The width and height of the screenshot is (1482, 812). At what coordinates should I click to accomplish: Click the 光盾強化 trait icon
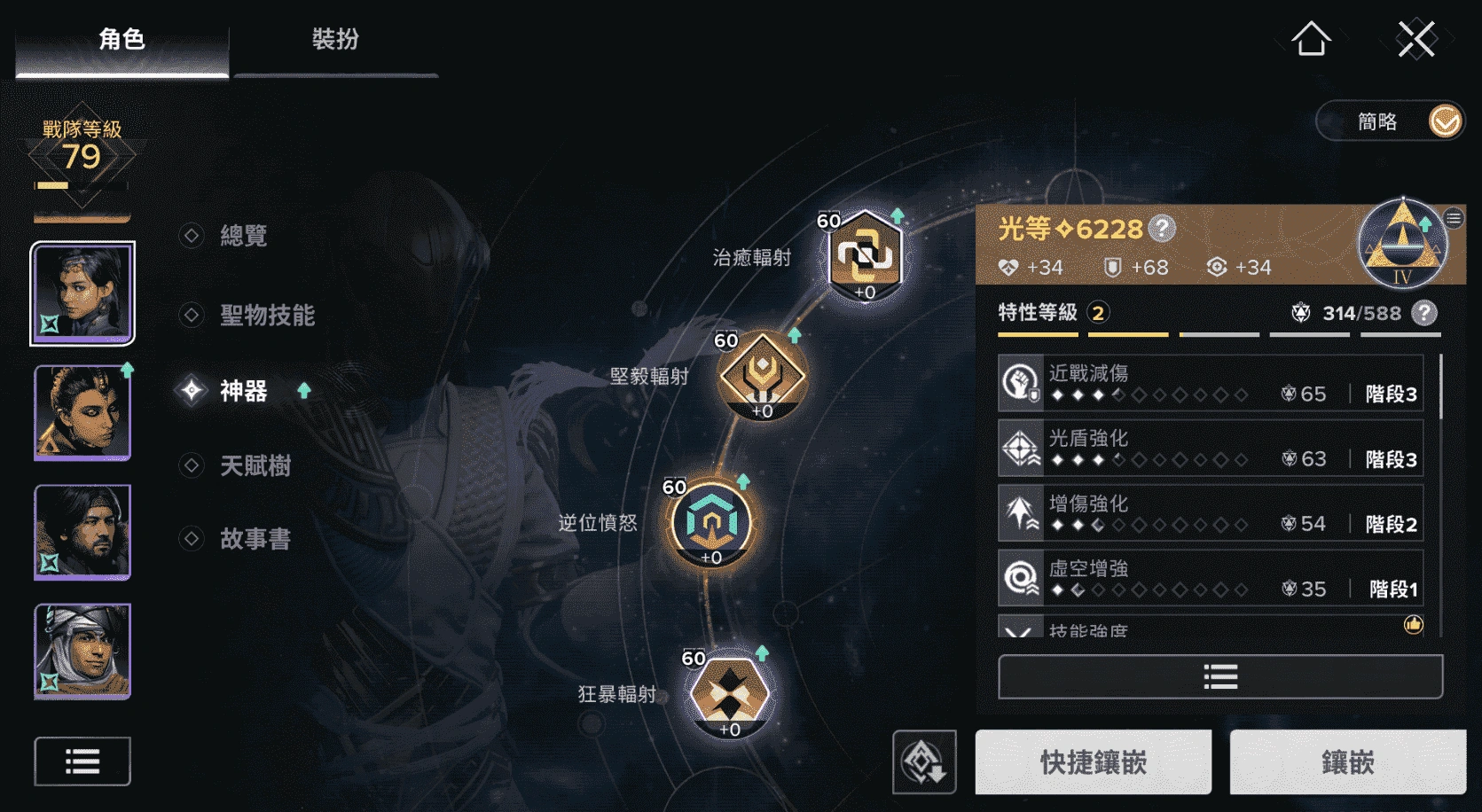(x=1021, y=448)
